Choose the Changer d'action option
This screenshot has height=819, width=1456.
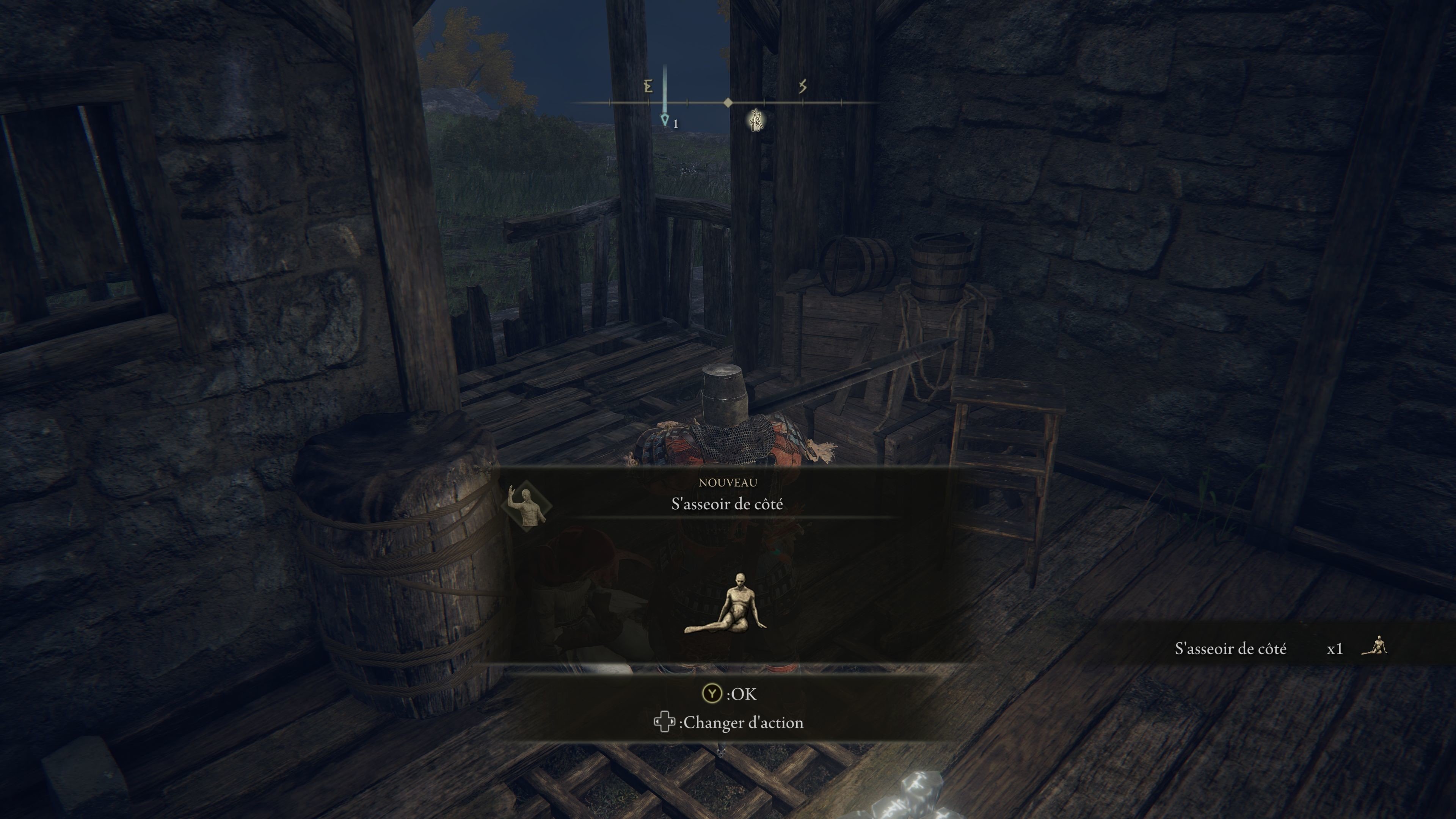click(728, 723)
